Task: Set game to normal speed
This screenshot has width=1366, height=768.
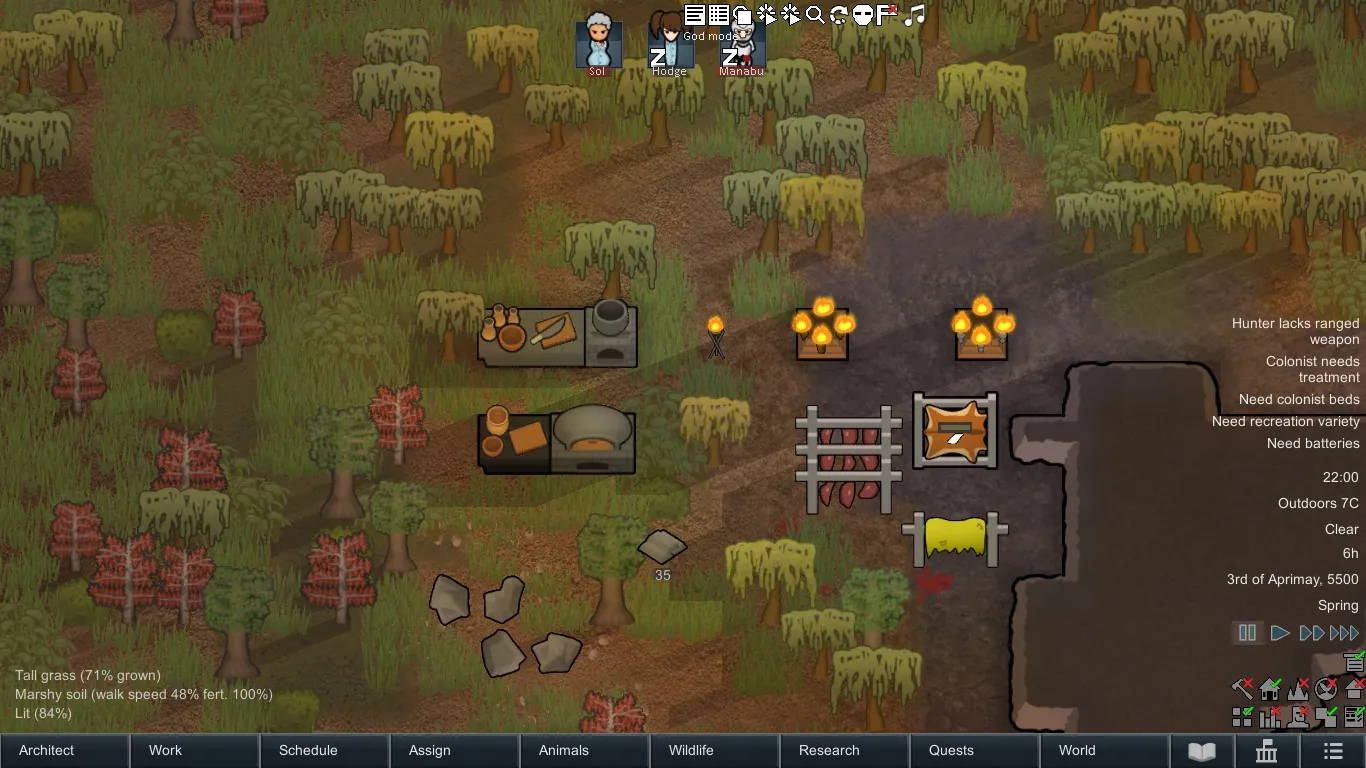Action: click(x=1279, y=633)
